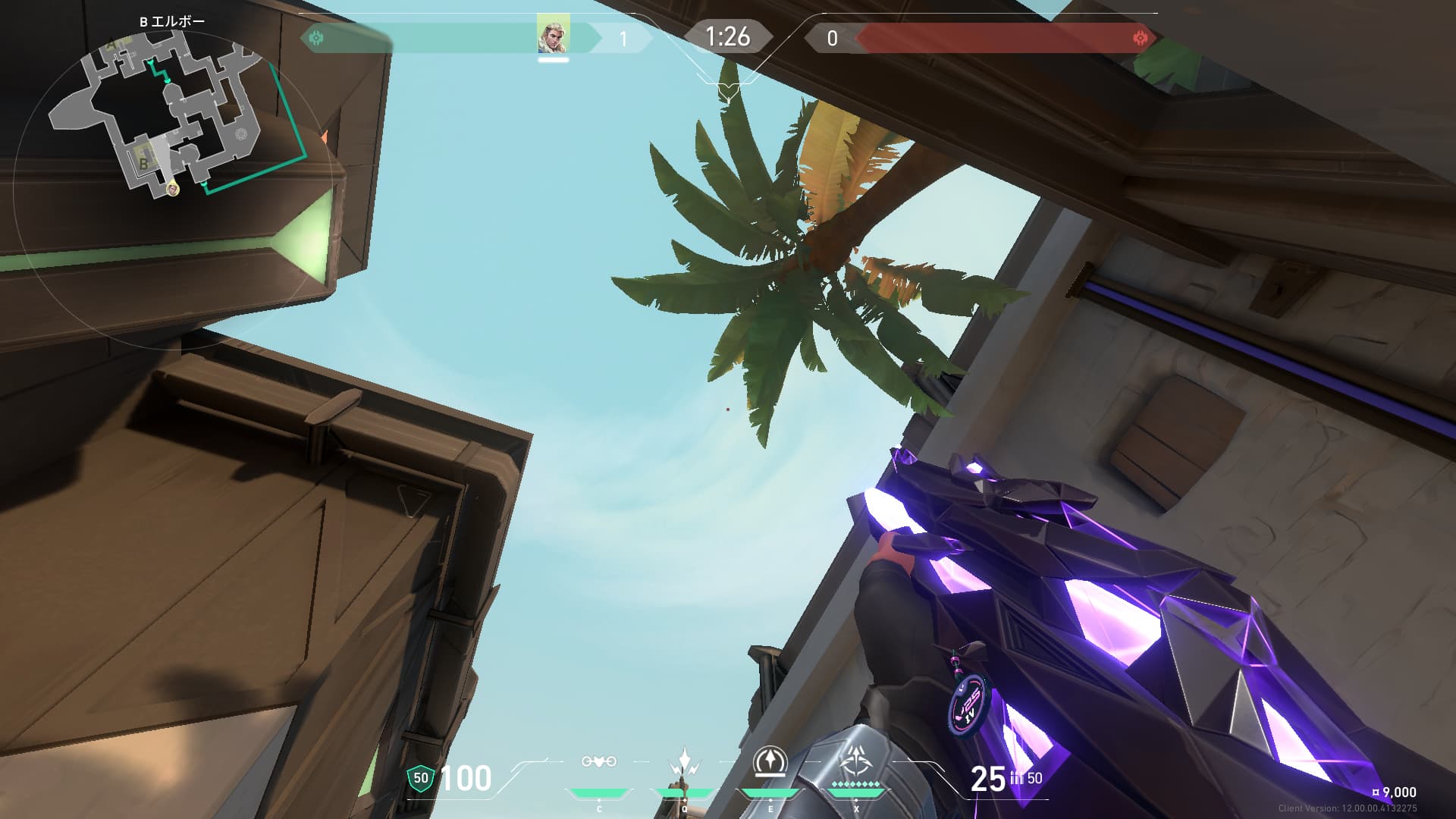Activate the C ability icon
The image size is (1456, 819).
(598, 762)
